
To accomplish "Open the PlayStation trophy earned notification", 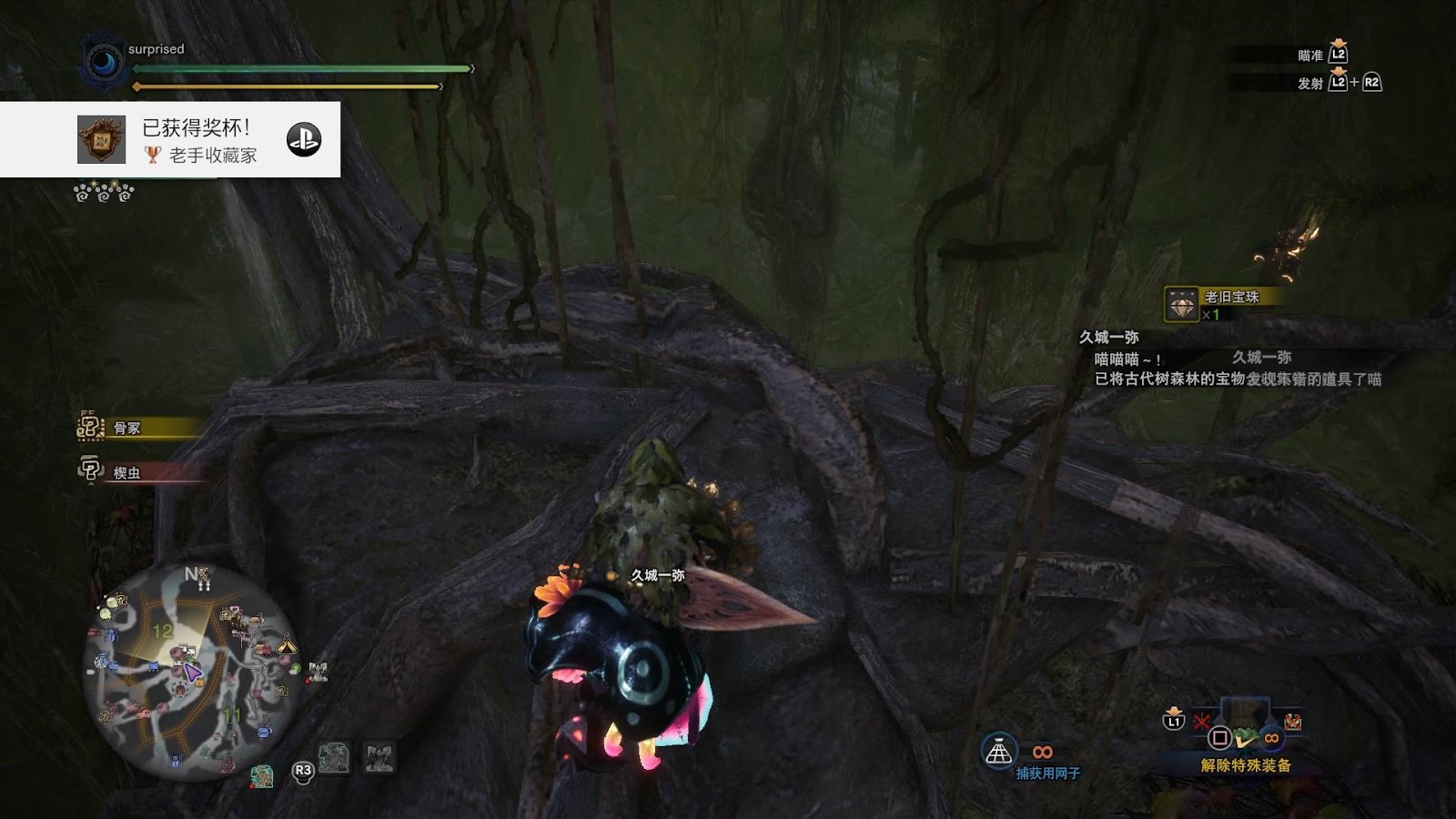I will point(170,139).
